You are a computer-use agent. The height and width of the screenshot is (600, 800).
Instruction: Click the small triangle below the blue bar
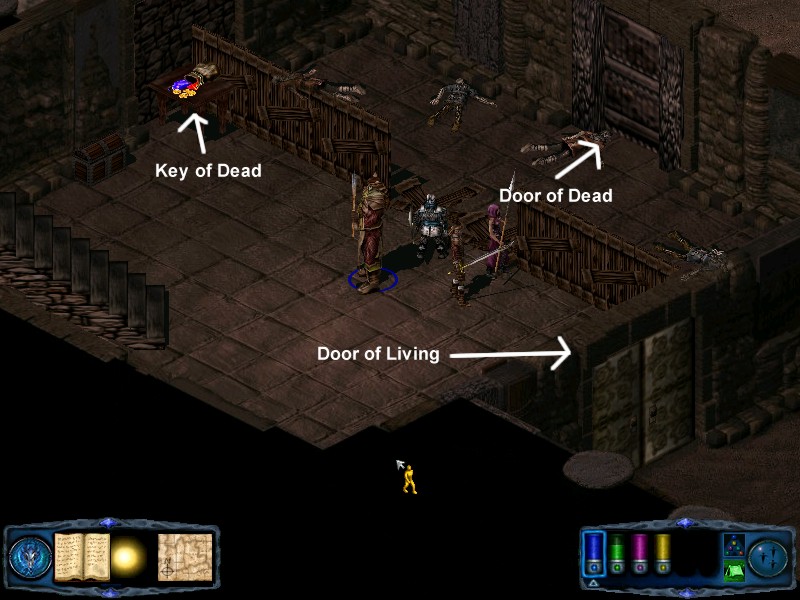[x=593, y=582]
